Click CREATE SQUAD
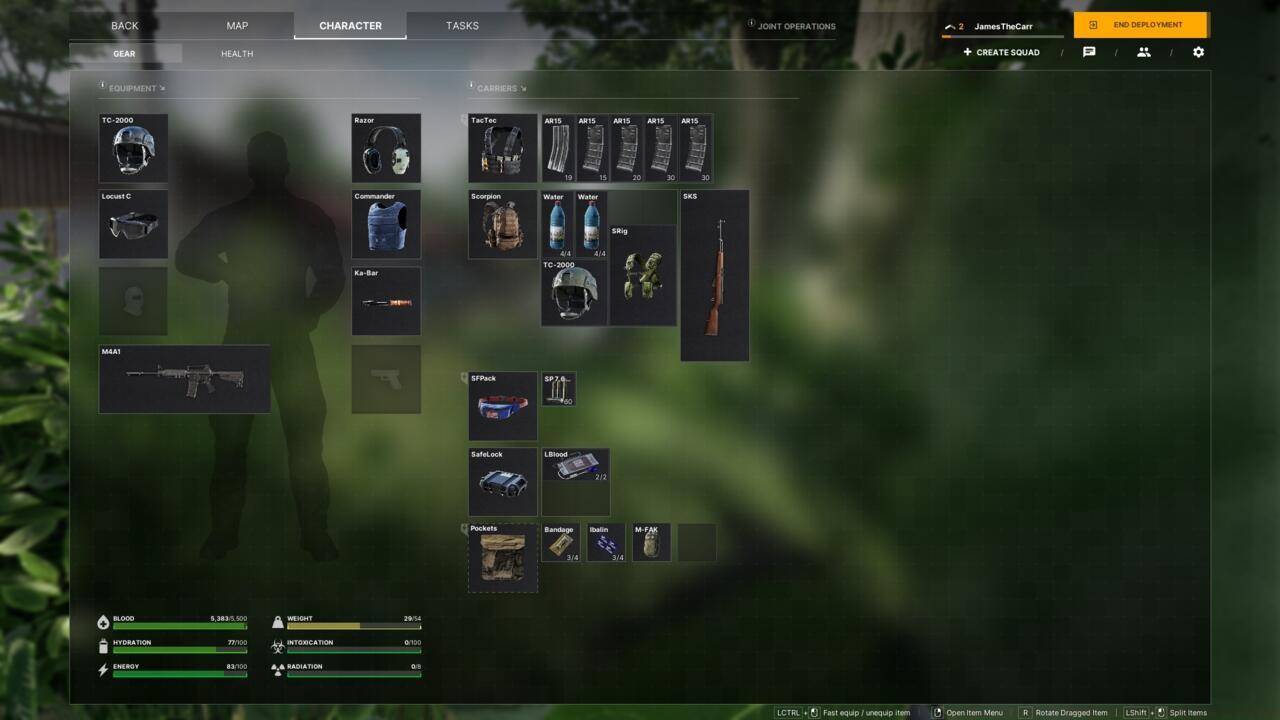 click(x=1000, y=52)
